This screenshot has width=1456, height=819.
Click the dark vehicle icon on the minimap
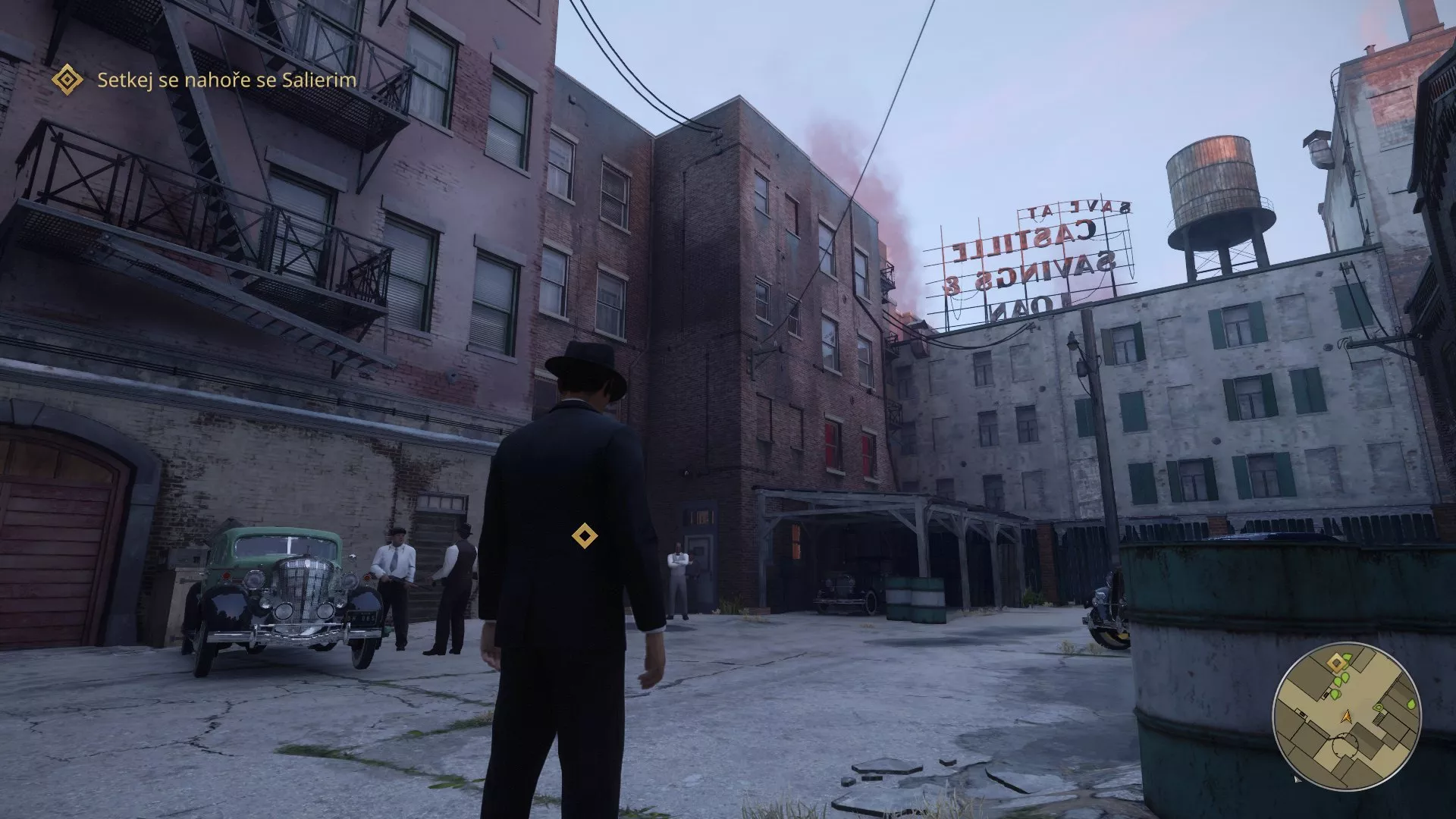pos(1326,695)
